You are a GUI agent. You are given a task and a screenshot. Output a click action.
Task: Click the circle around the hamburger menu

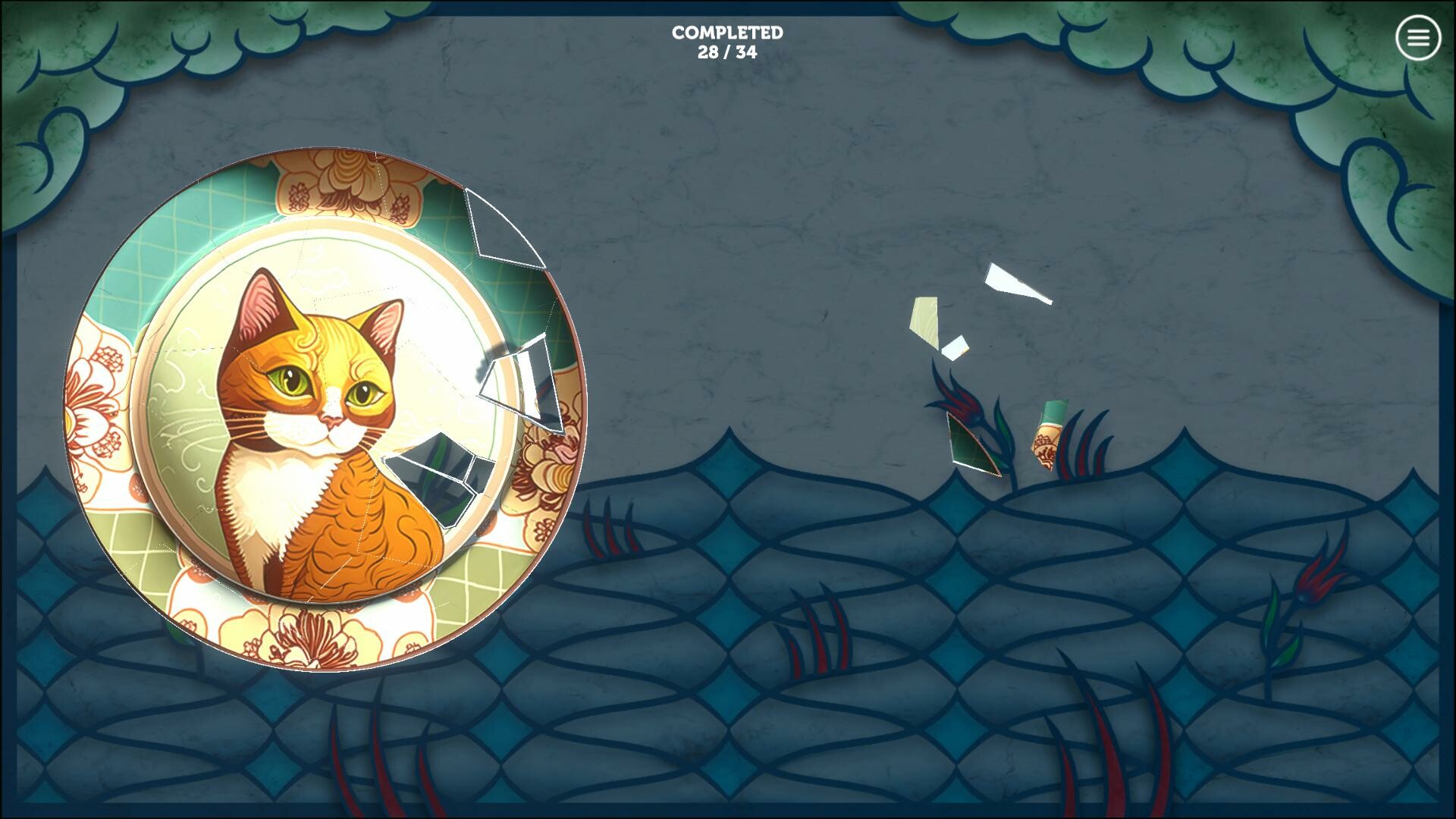(x=1417, y=36)
